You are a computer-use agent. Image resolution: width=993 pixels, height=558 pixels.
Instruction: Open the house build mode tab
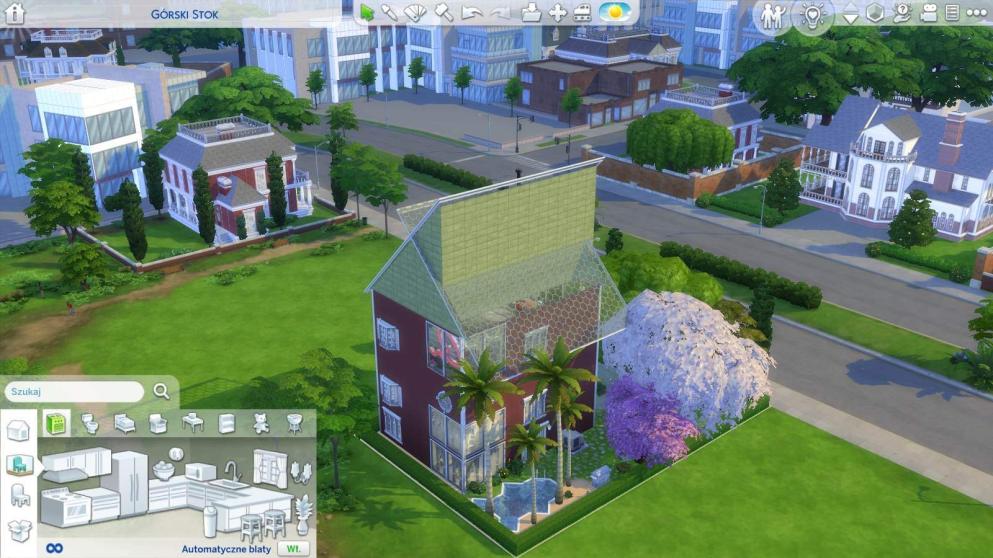click(x=18, y=431)
